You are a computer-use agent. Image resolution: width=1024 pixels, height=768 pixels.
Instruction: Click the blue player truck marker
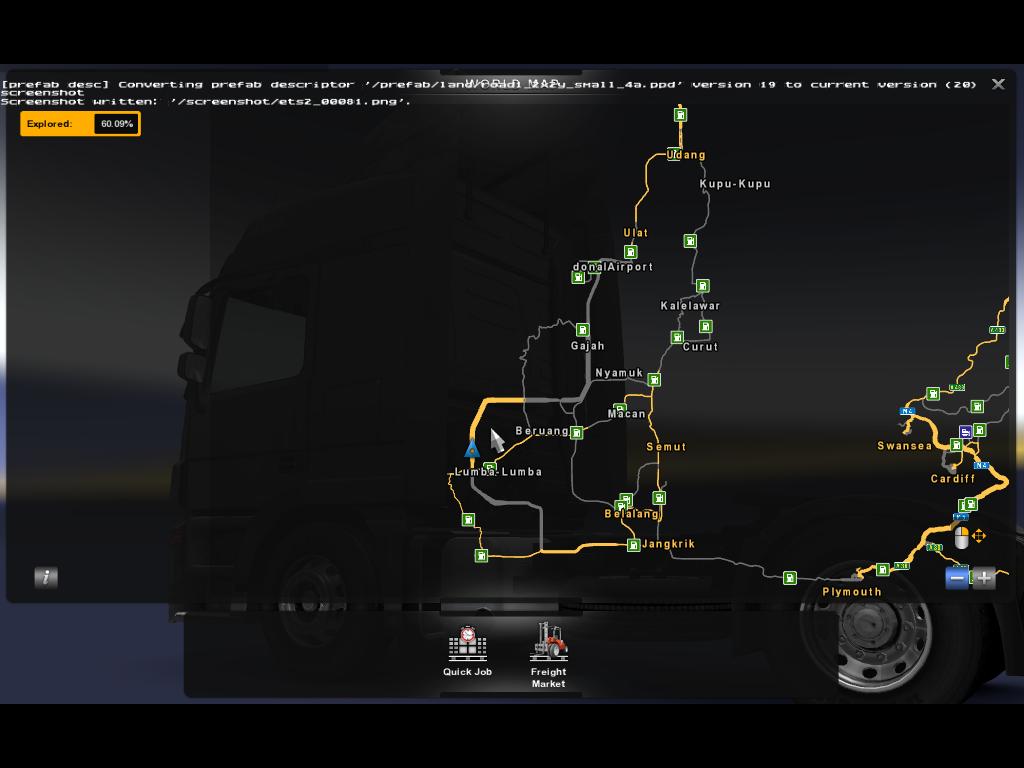(472, 448)
